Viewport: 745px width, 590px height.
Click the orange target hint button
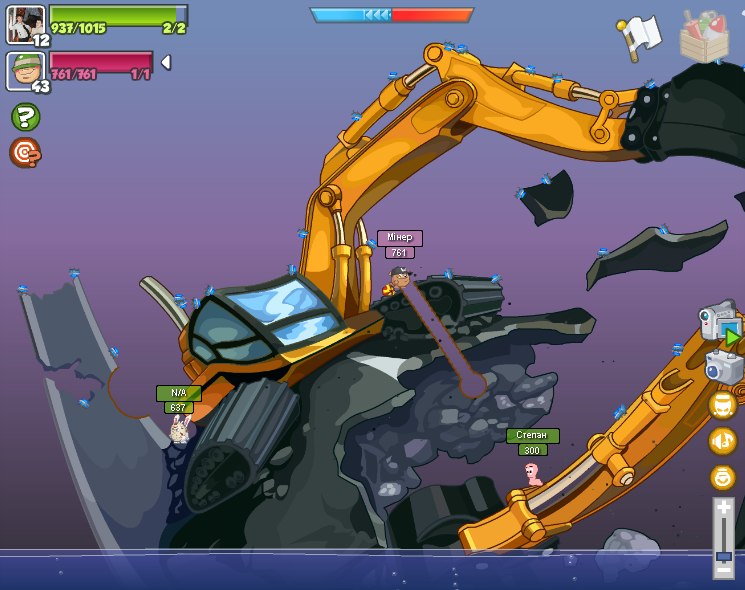click(25, 152)
